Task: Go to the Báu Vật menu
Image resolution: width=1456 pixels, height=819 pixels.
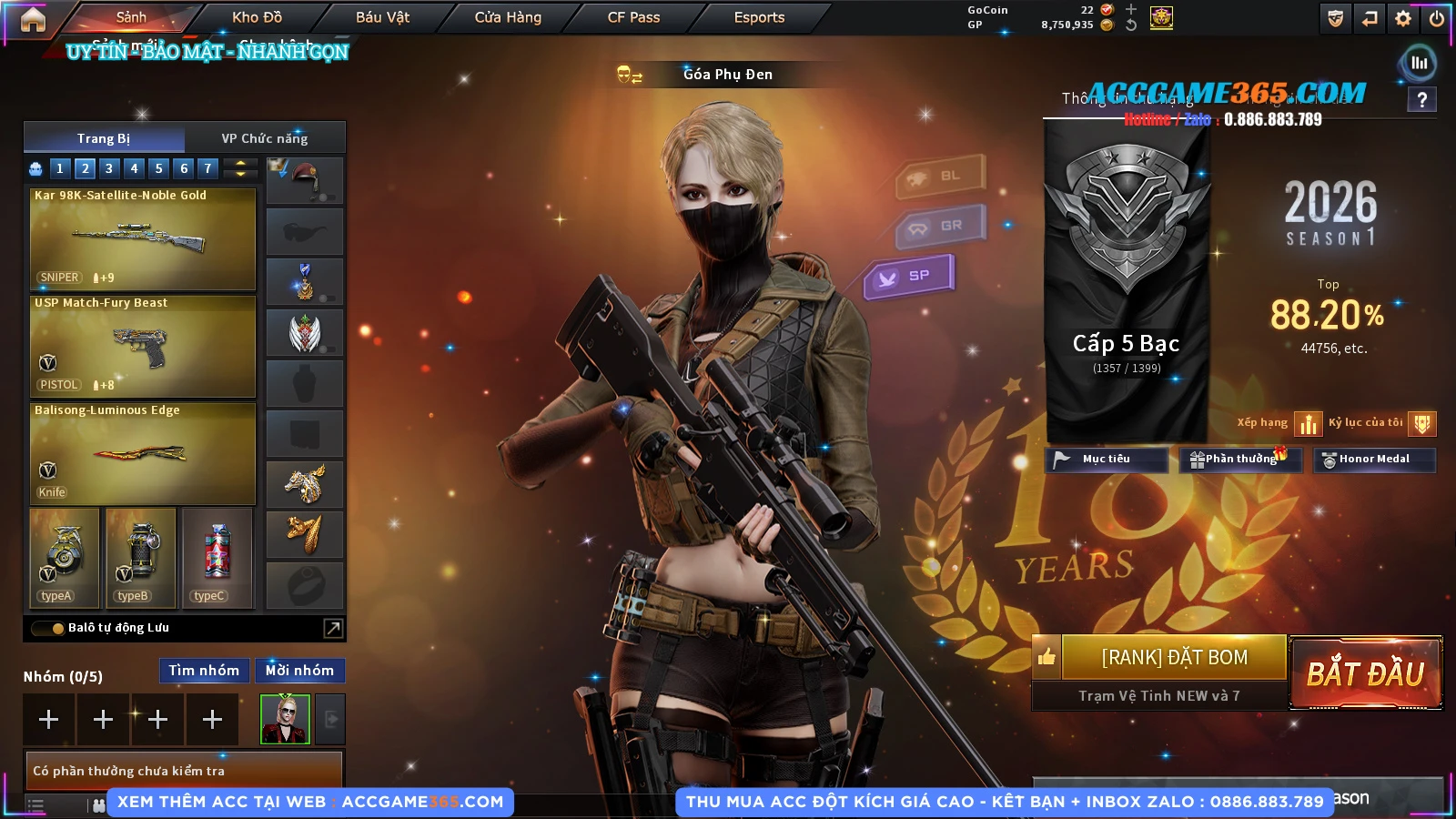Action: coord(382,17)
